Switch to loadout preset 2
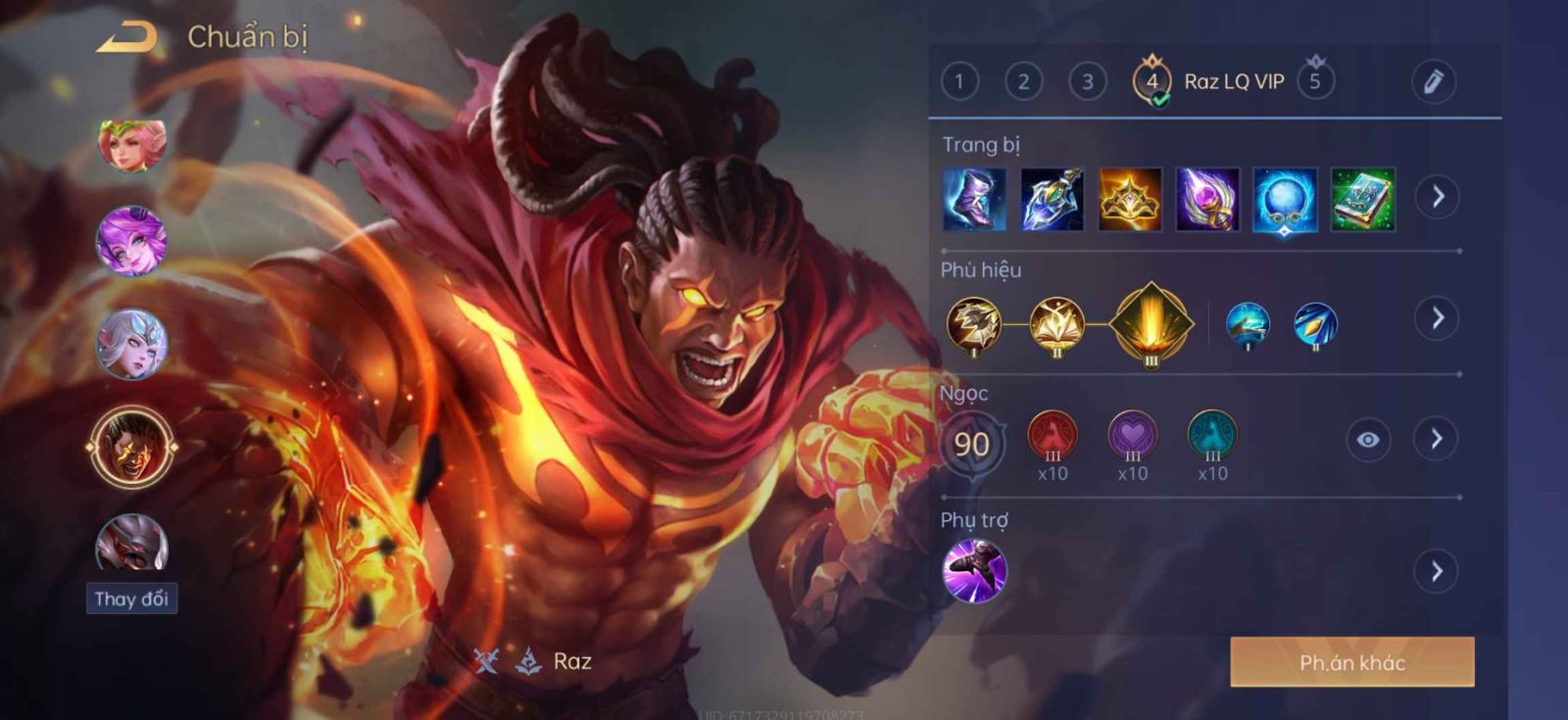The width and height of the screenshot is (1568, 720). tap(1023, 81)
